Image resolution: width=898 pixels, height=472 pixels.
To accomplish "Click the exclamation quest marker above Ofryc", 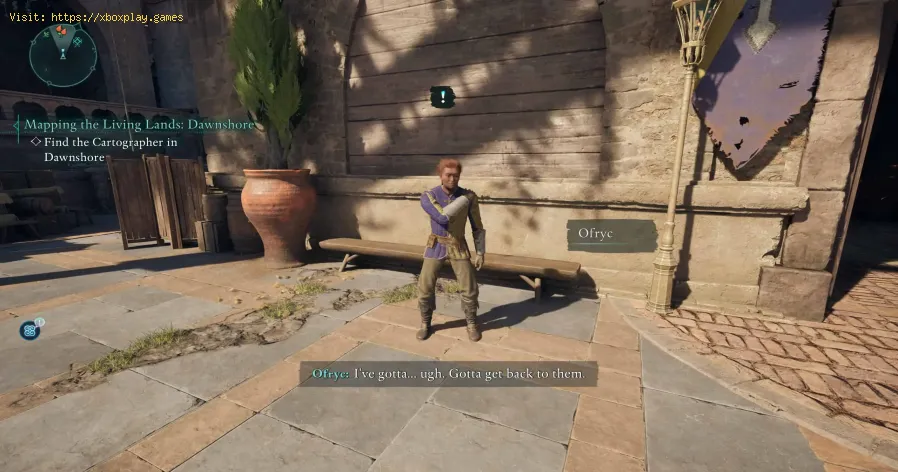I will [x=442, y=97].
